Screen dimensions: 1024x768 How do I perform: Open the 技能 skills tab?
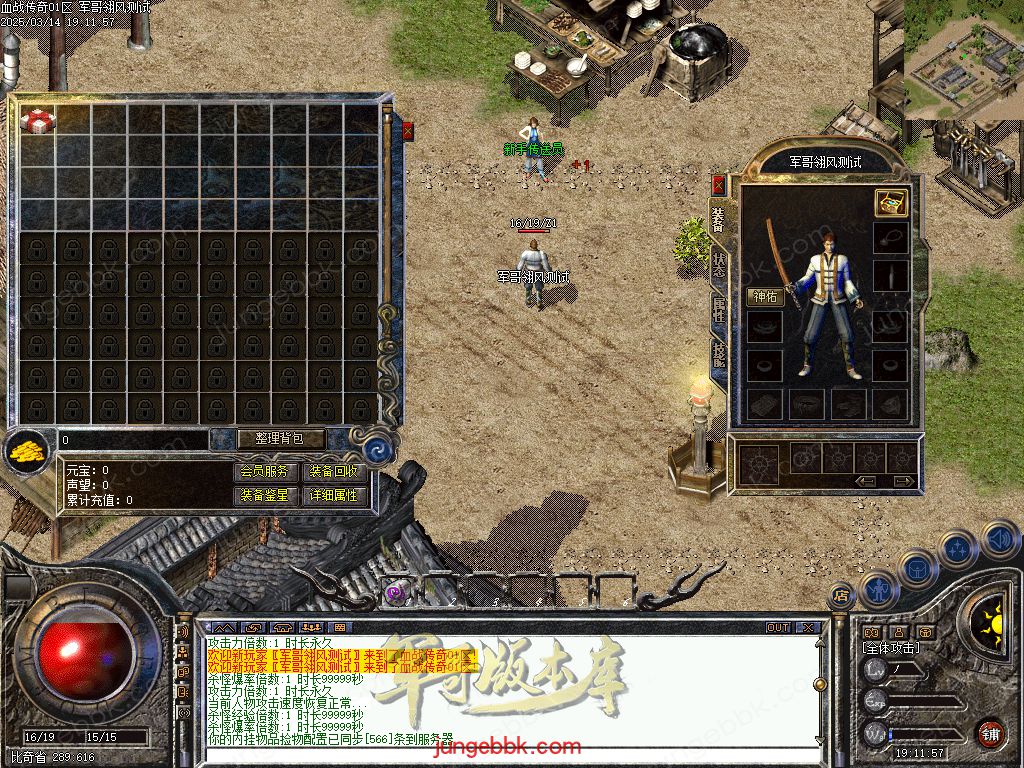point(719,355)
